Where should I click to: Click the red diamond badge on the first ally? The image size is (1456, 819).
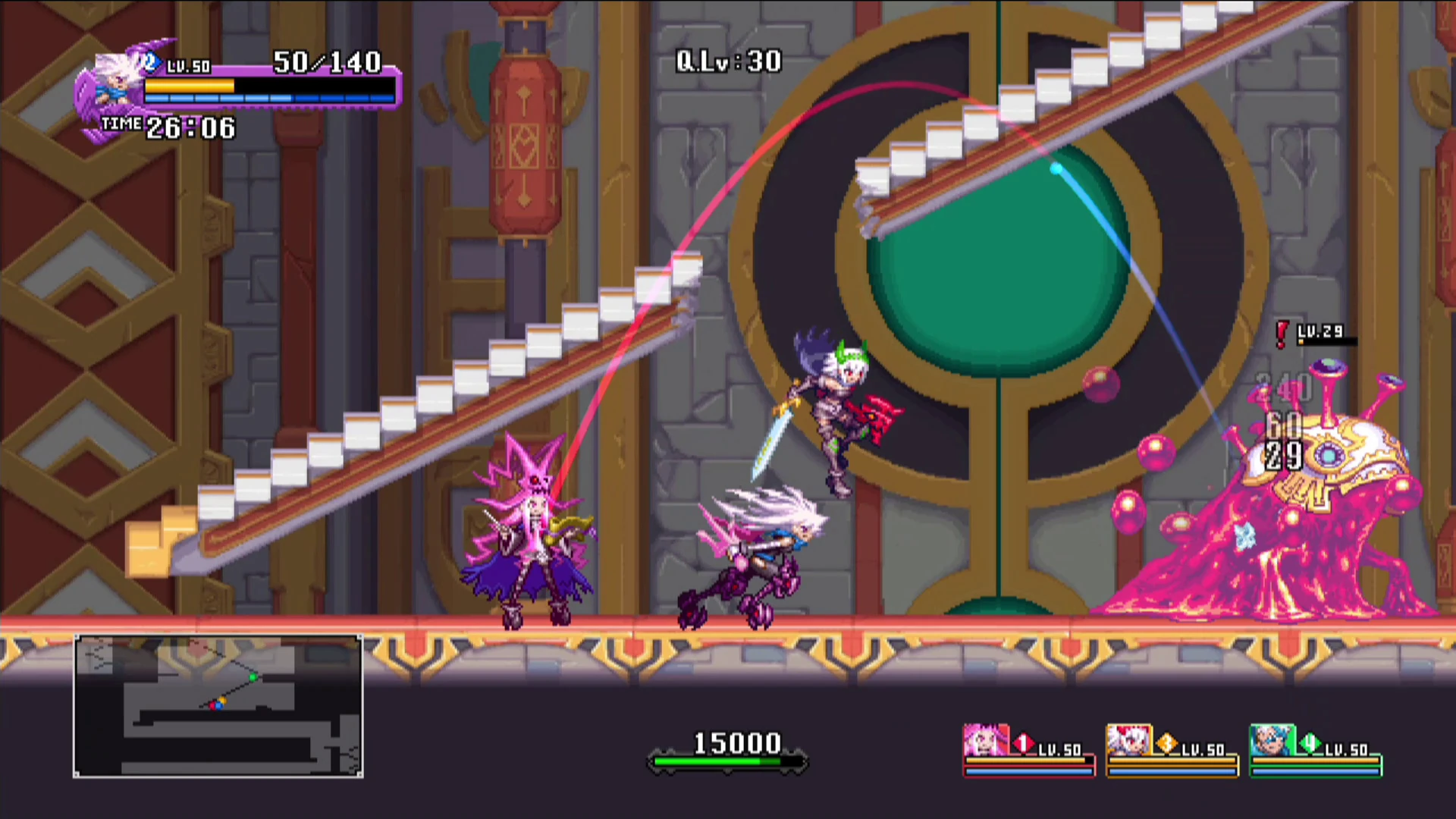tap(1022, 742)
